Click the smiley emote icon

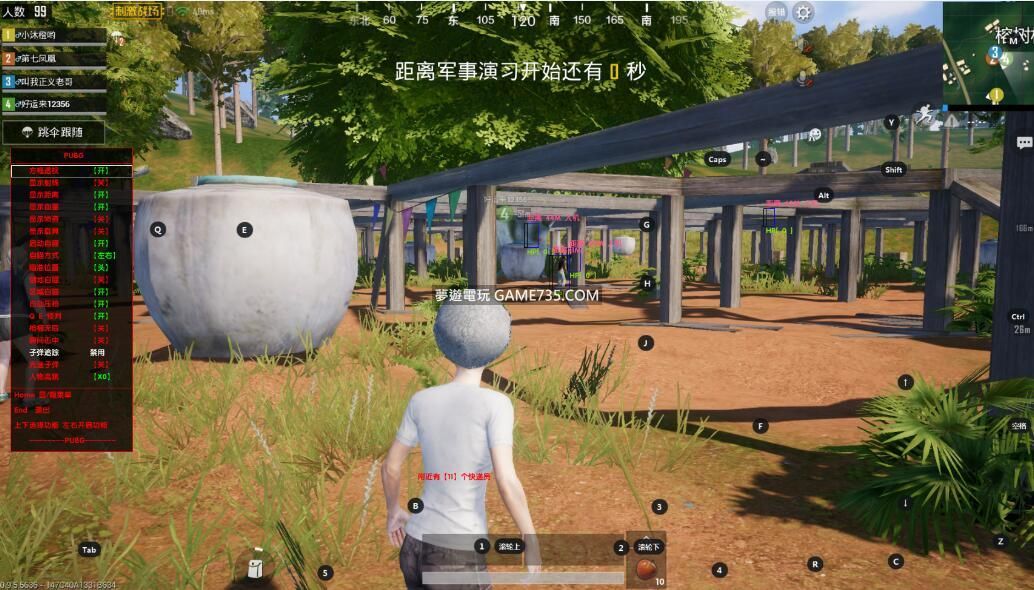(815, 134)
